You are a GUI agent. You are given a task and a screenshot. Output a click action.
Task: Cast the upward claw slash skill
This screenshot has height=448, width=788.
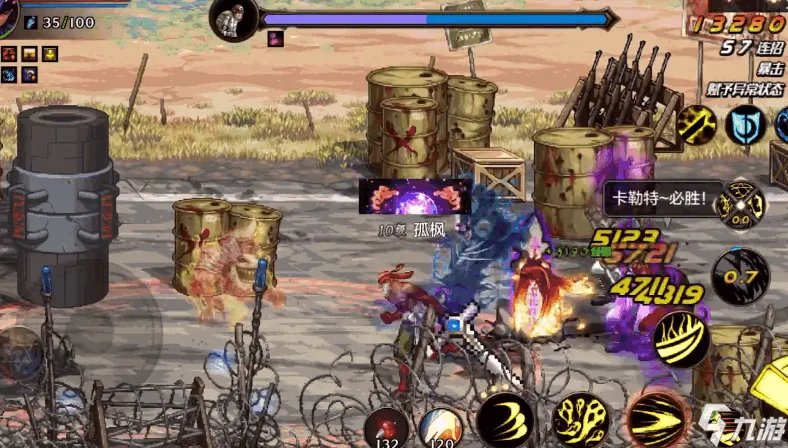tap(682, 339)
